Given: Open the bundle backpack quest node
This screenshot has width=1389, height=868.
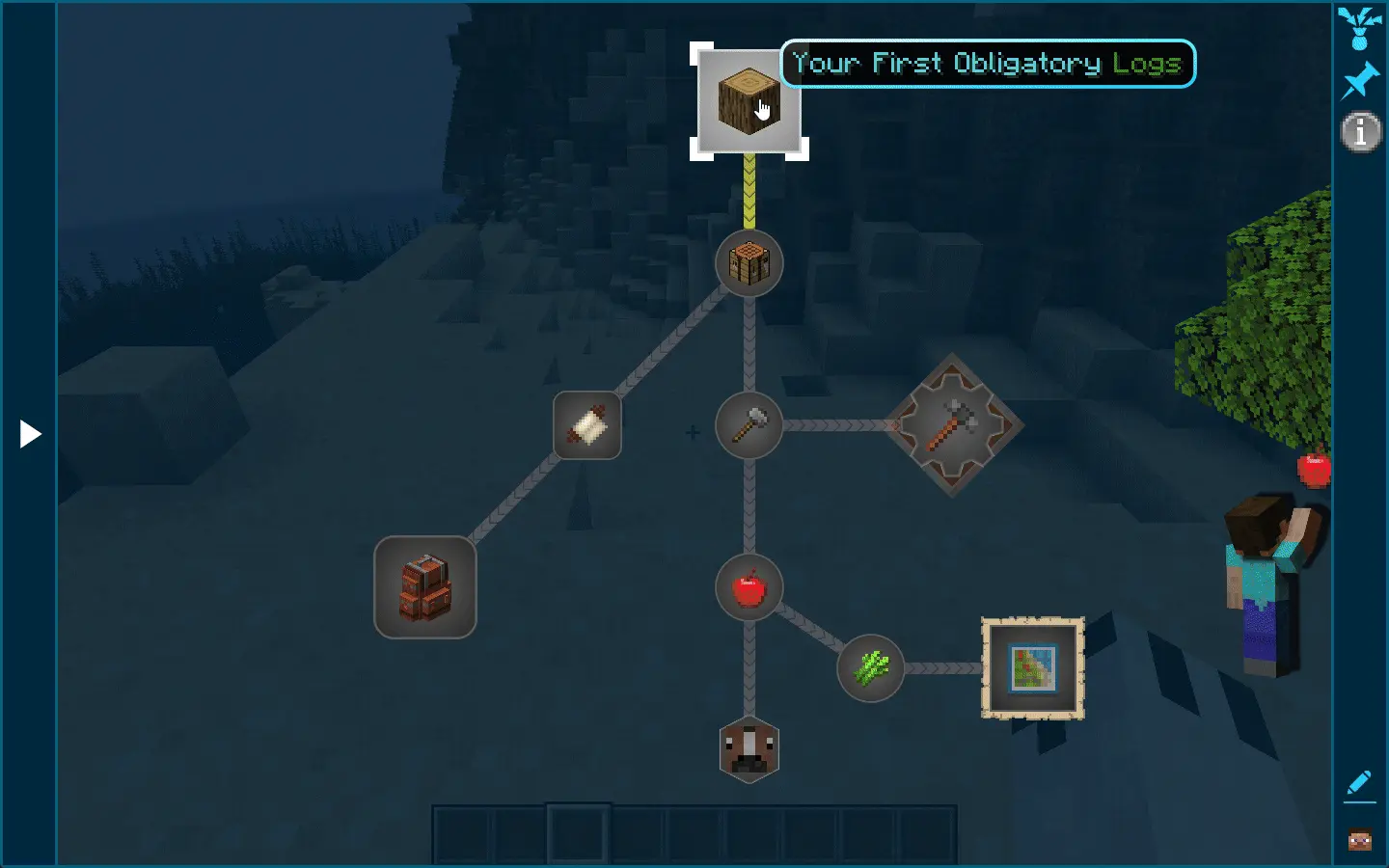Looking at the screenshot, I should 424,588.
